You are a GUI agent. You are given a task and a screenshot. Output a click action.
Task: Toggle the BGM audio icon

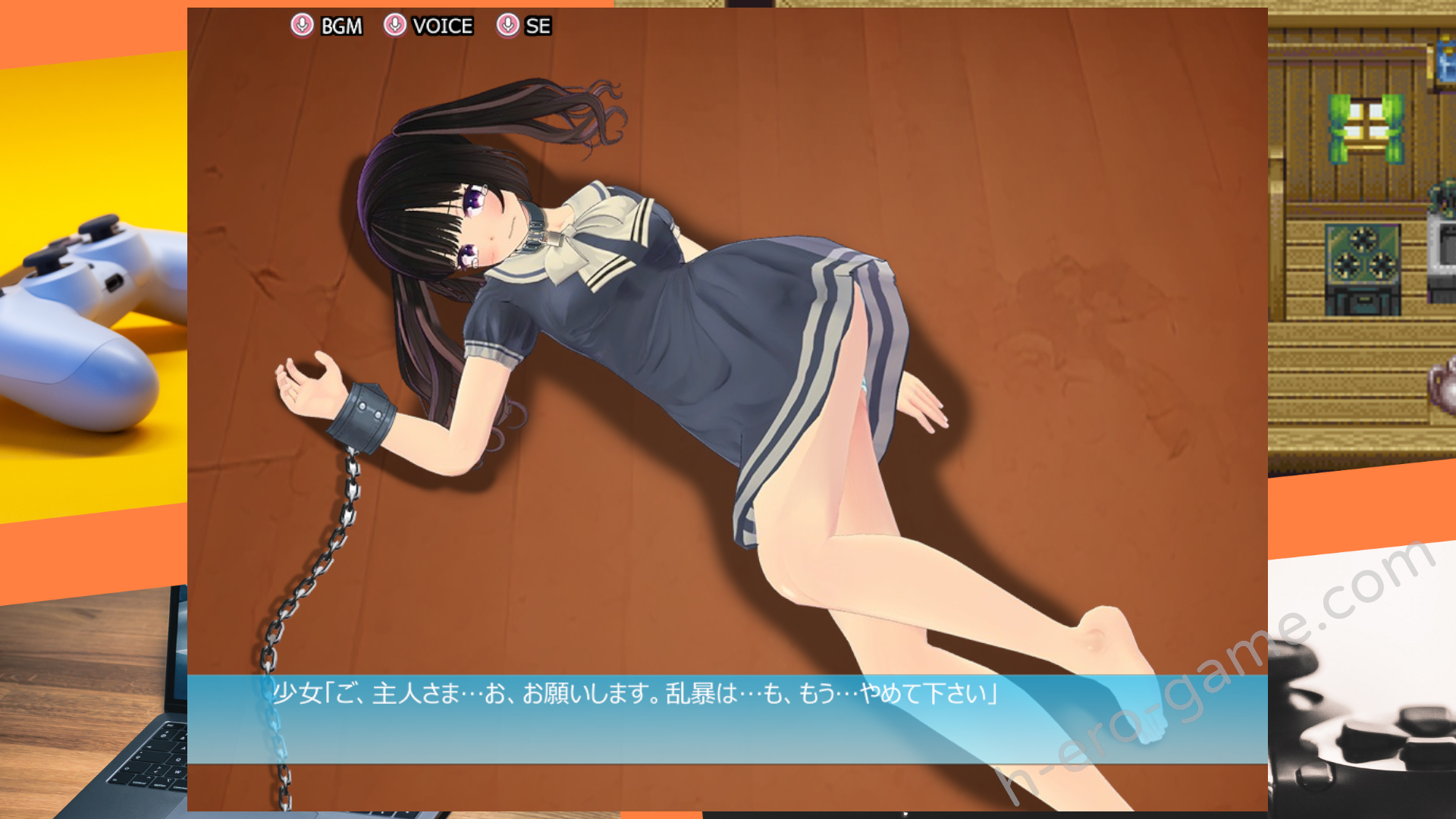302,25
